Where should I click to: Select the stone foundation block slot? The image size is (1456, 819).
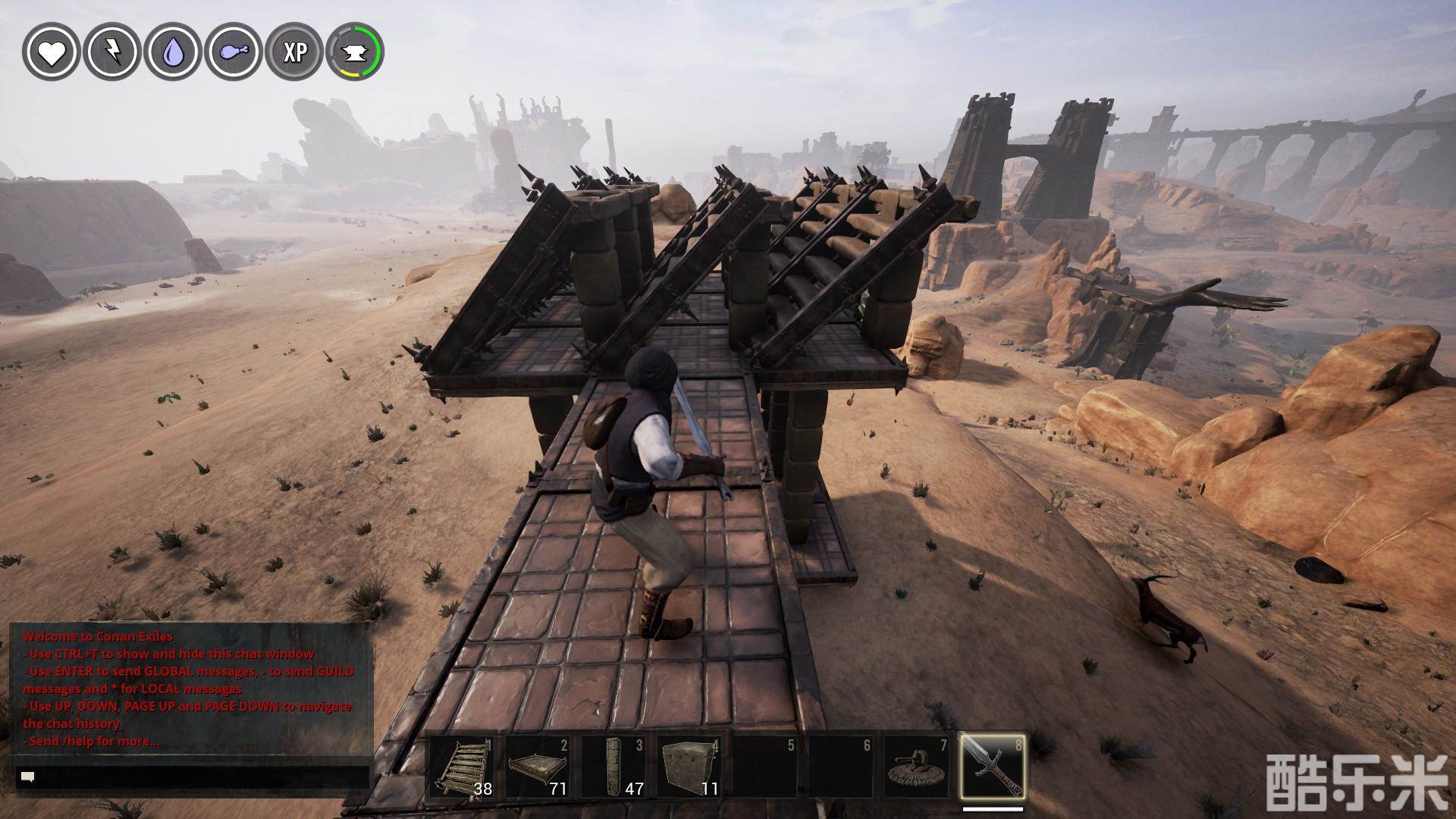pyautogui.click(x=689, y=767)
